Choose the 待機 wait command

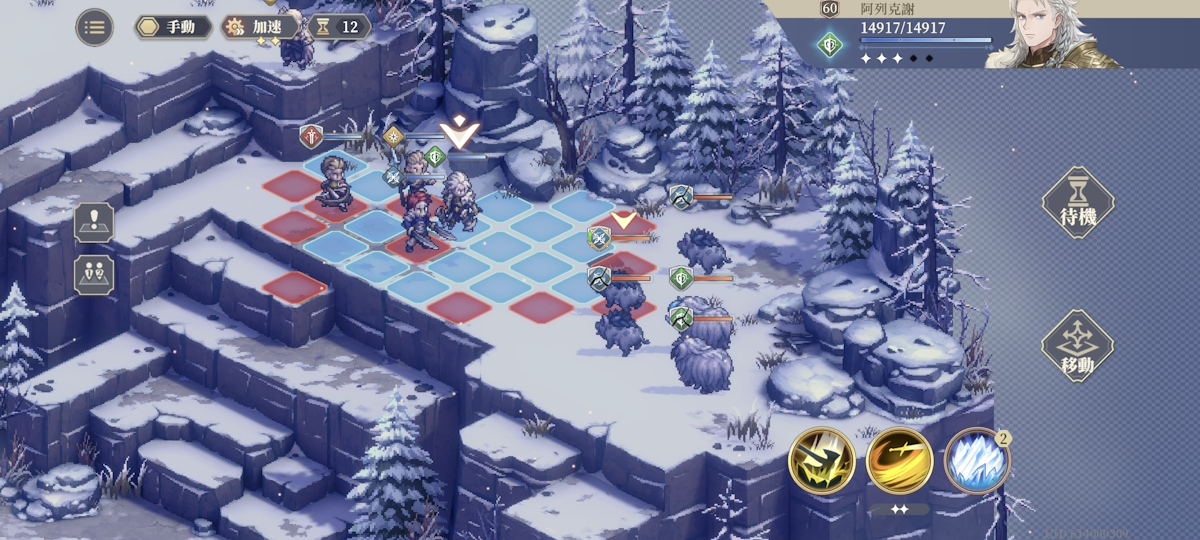coord(1077,203)
